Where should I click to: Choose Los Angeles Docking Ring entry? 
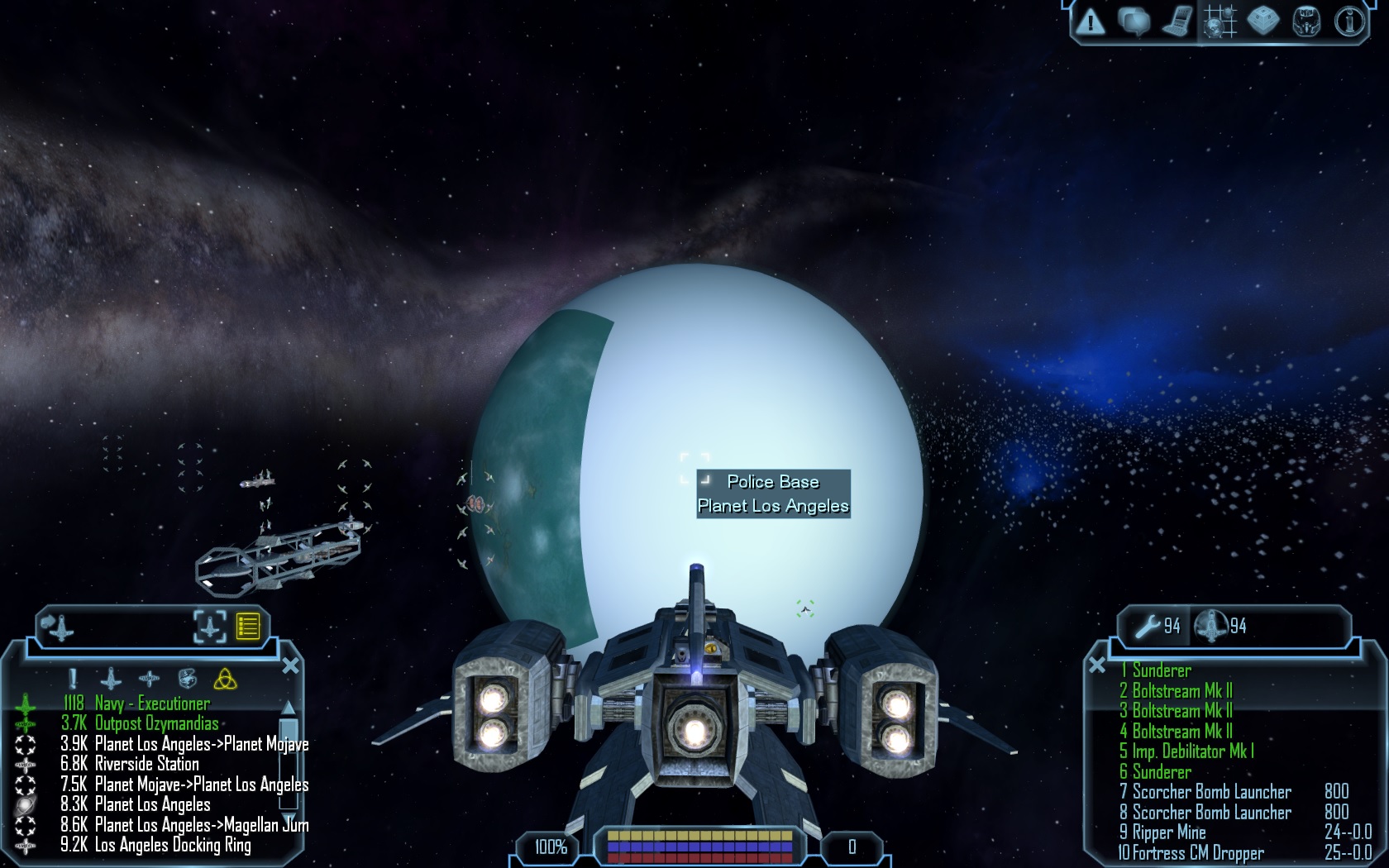pos(173,845)
